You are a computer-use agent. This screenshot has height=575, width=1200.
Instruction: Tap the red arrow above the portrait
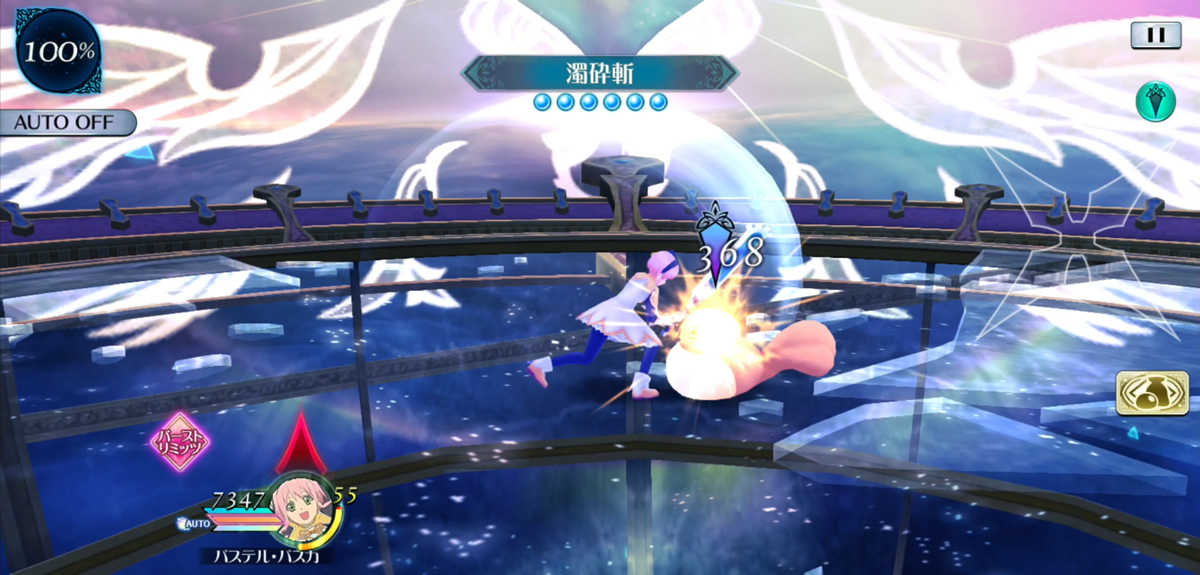300,443
